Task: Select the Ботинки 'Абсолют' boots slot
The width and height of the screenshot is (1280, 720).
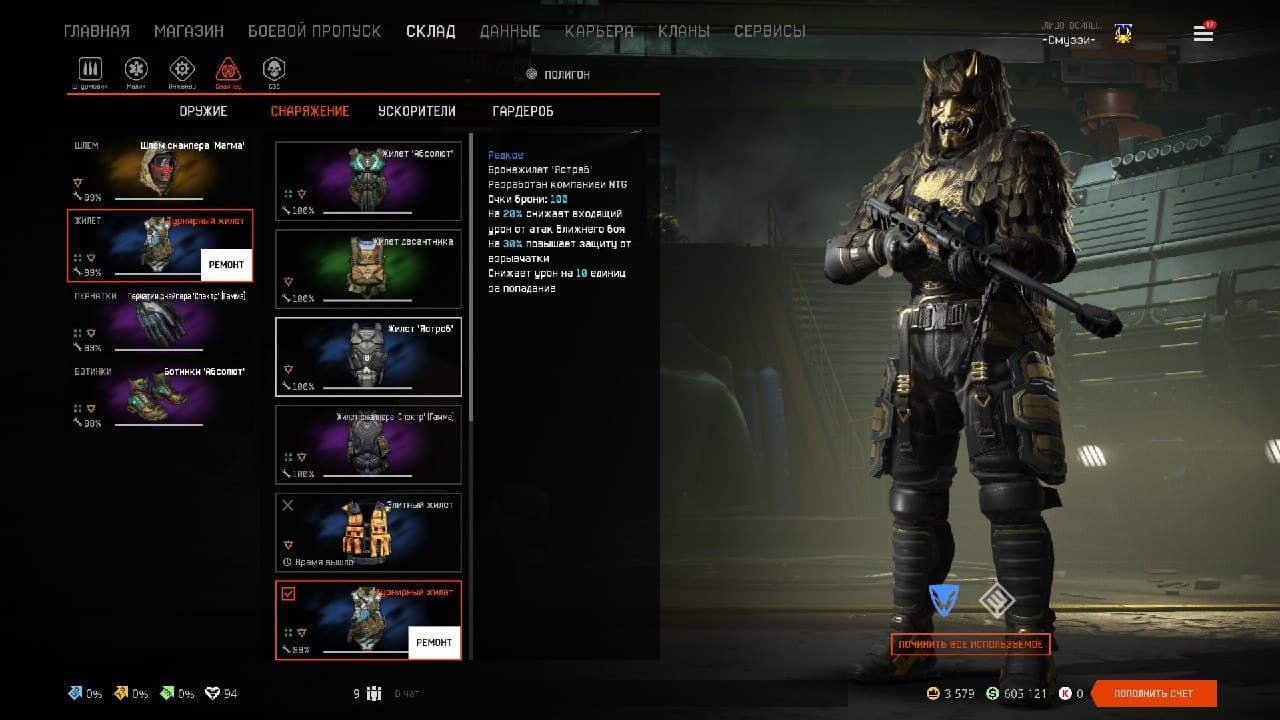Action: (x=160, y=397)
